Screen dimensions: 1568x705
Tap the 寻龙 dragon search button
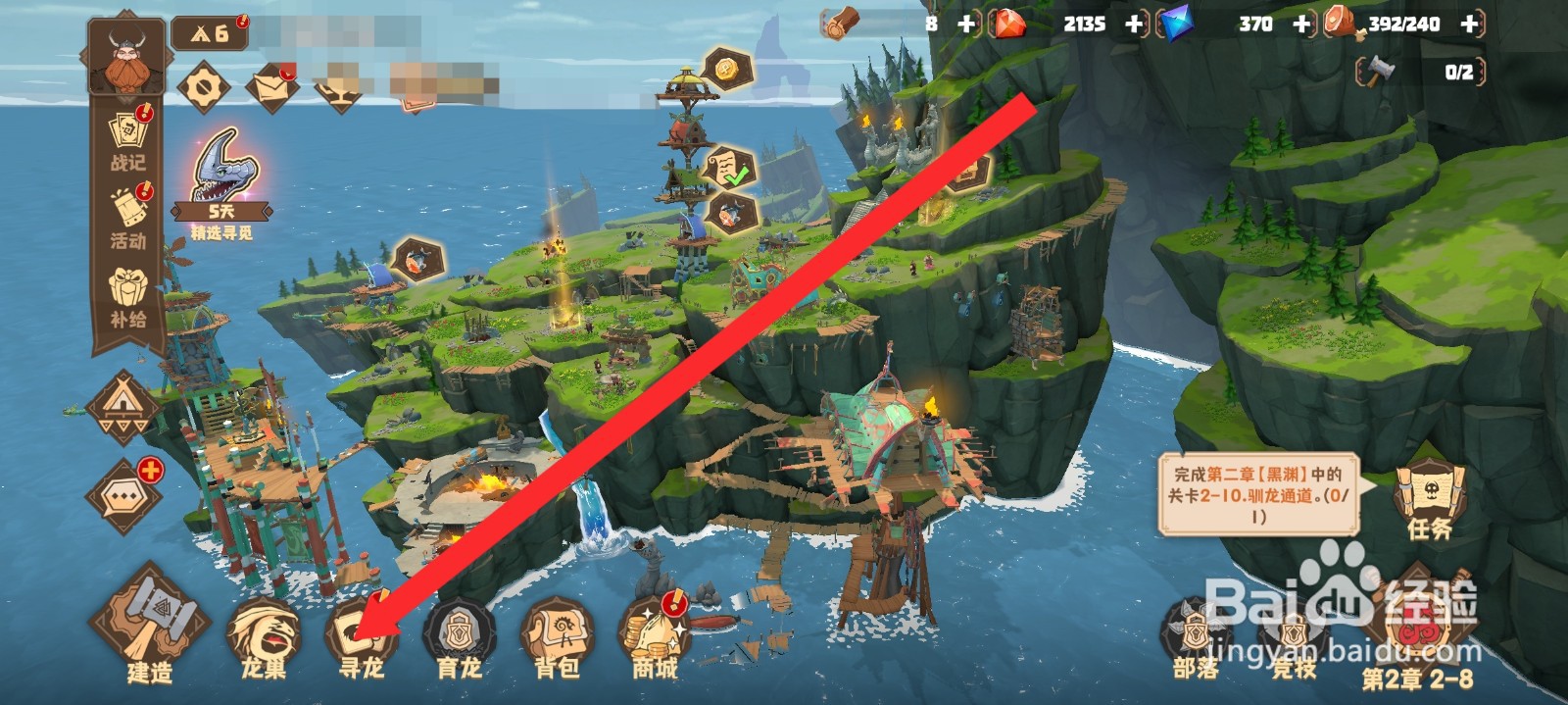pyautogui.click(x=360, y=635)
